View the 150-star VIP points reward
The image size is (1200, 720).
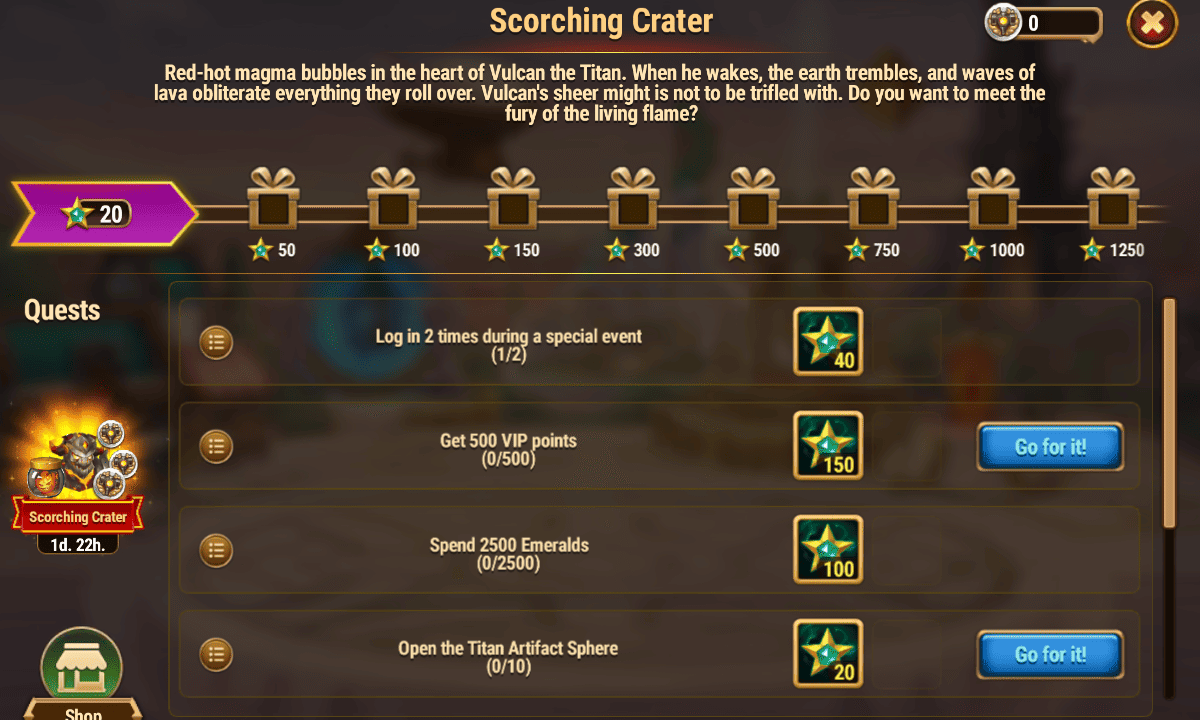pos(828,446)
